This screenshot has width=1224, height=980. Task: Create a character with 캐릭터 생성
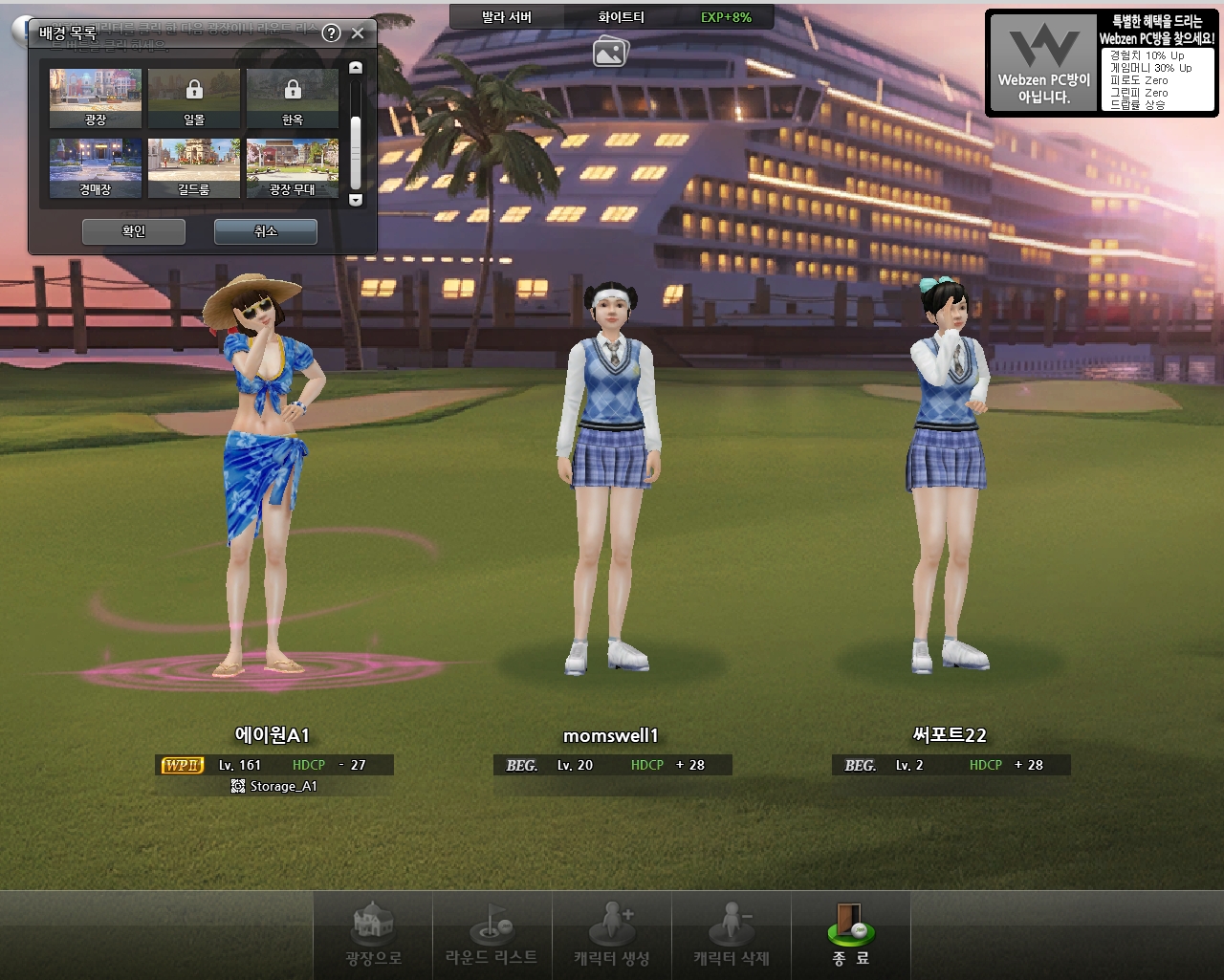(612, 935)
